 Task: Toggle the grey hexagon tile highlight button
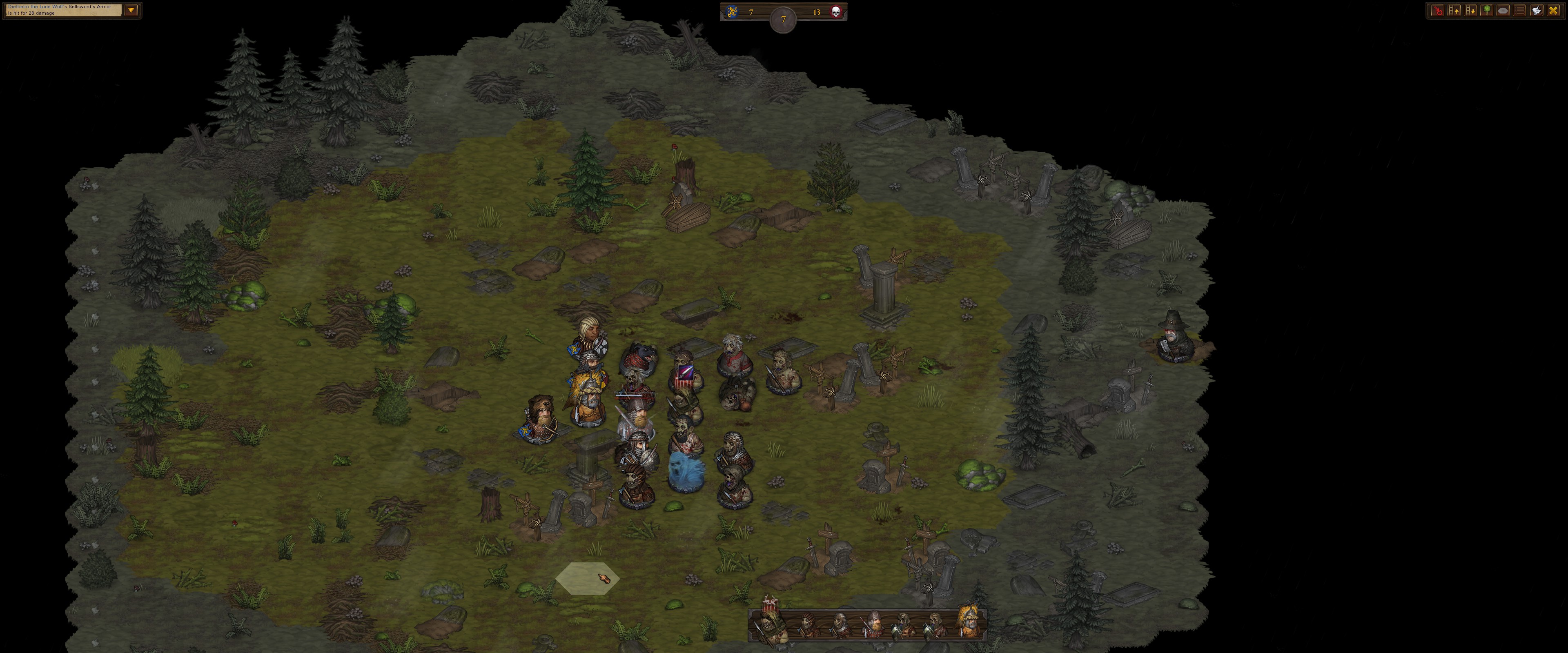click(x=1503, y=11)
